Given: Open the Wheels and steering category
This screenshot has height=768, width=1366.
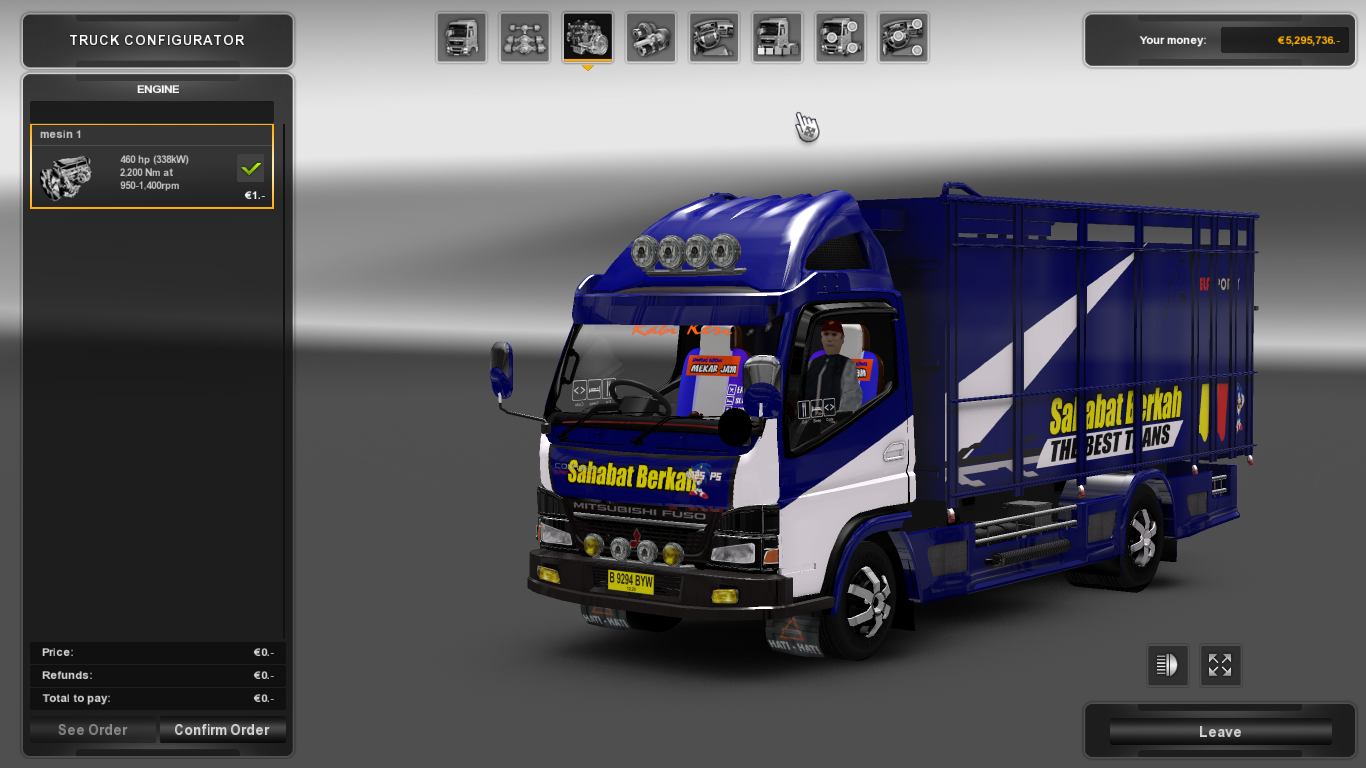Looking at the screenshot, I should pyautogui.click(x=903, y=37).
